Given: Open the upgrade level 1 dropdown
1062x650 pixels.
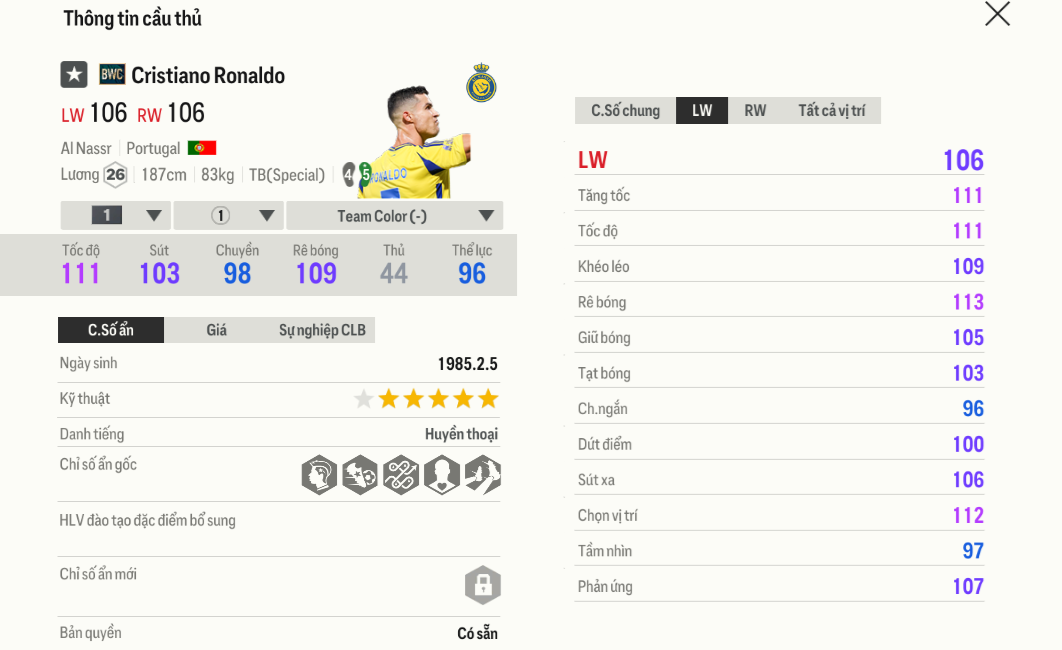Looking at the screenshot, I should [x=116, y=216].
